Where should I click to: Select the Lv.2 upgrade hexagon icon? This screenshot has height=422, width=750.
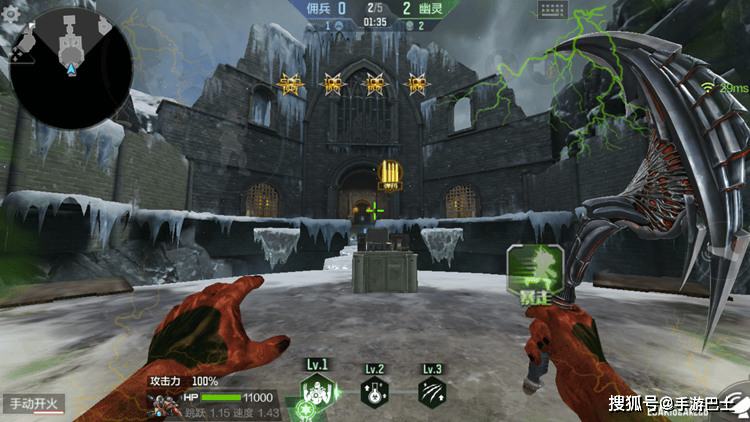pos(375,392)
